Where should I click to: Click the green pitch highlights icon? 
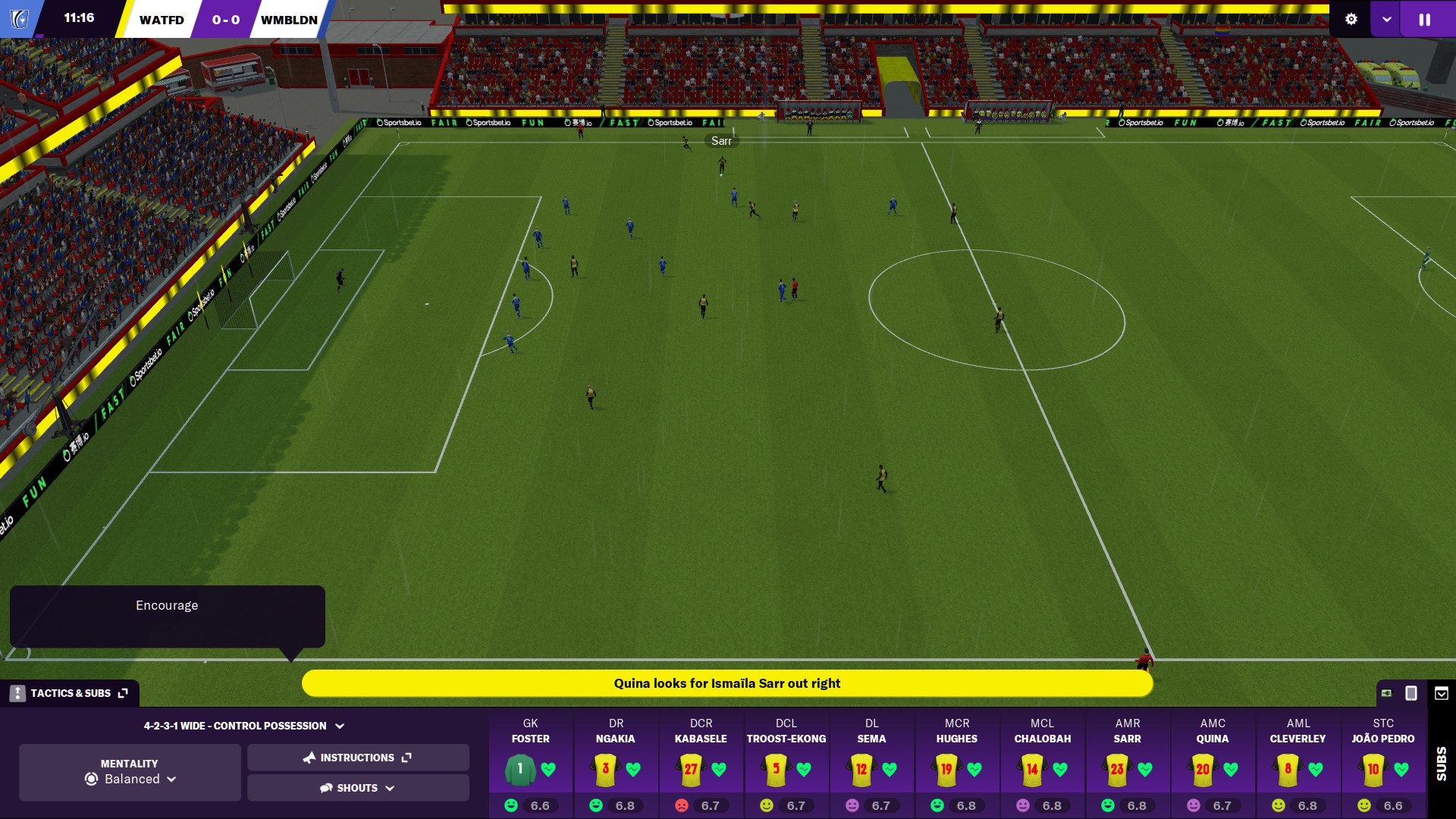click(x=1388, y=692)
